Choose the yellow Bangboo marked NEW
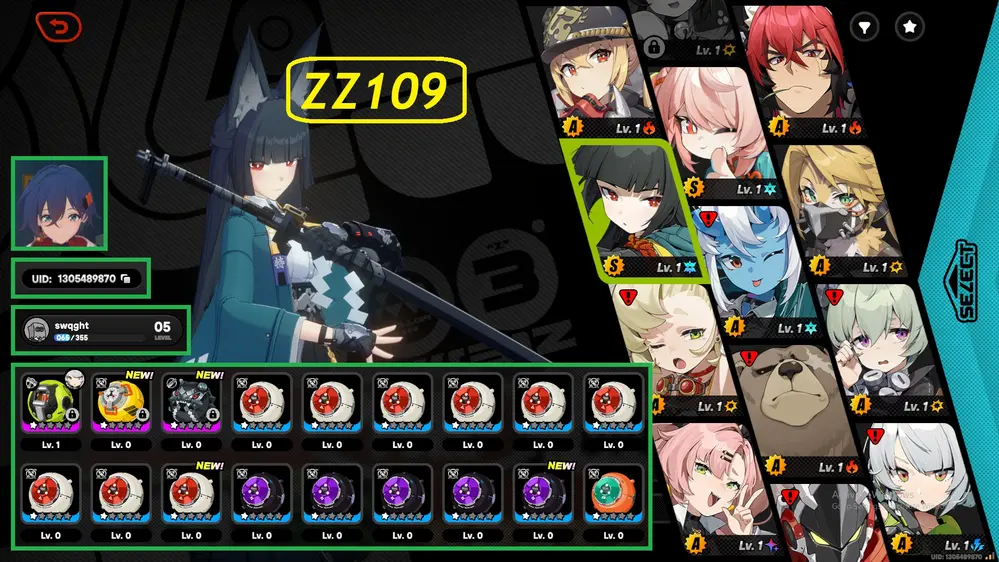This screenshot has width=999, height=562. click(x=121, y=404)
